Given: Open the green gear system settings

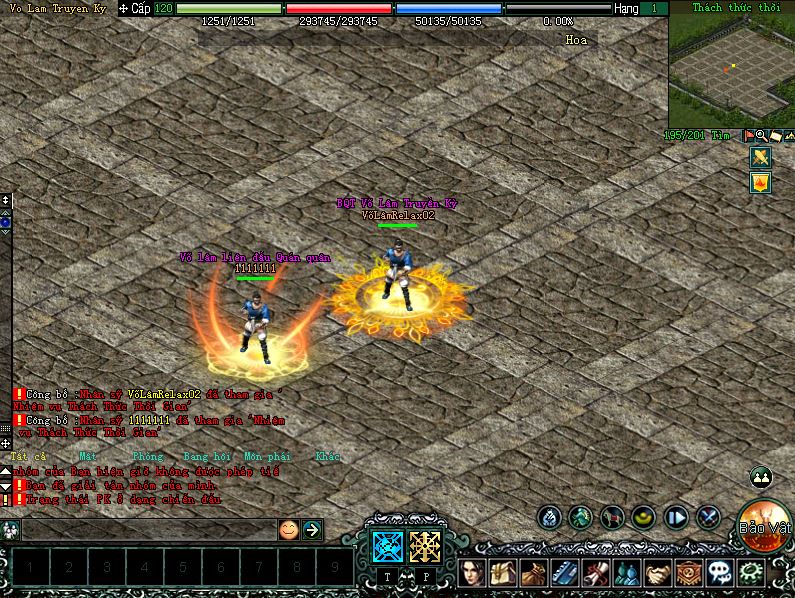Looking at the screenshot, I should click(750, 573).
